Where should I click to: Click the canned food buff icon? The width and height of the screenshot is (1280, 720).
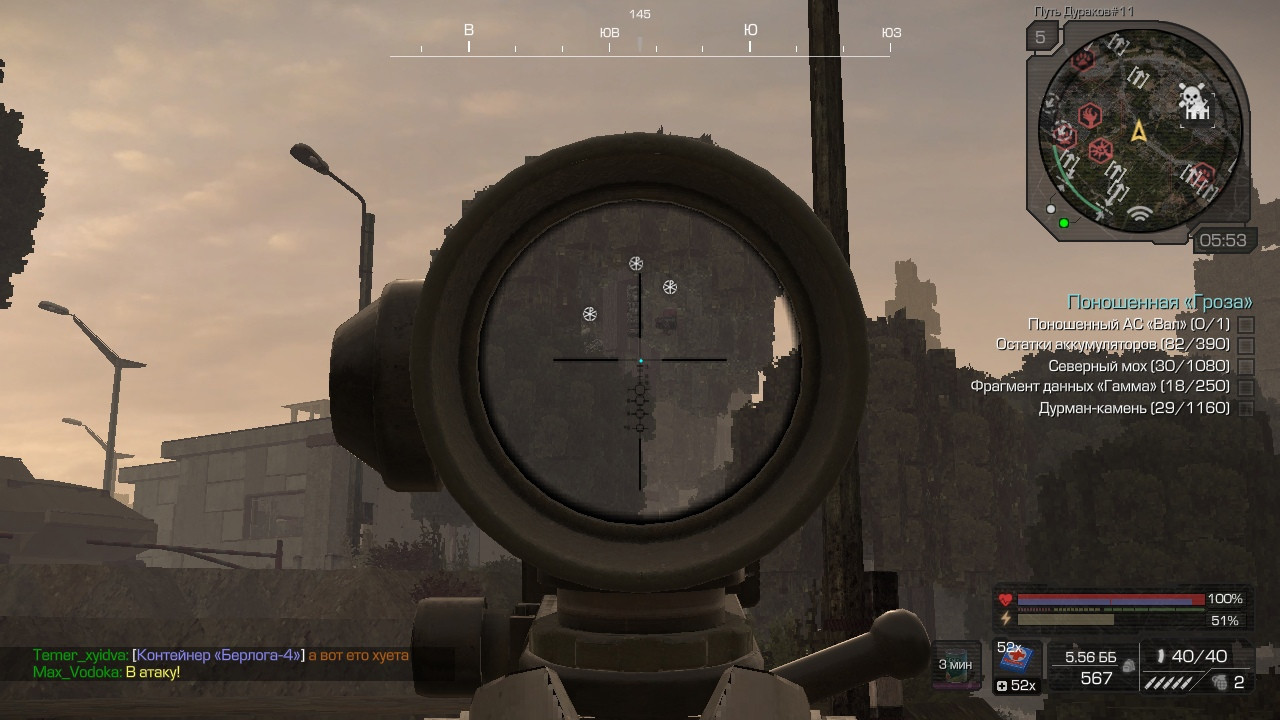pyautogui.click(x=956, y=664)
